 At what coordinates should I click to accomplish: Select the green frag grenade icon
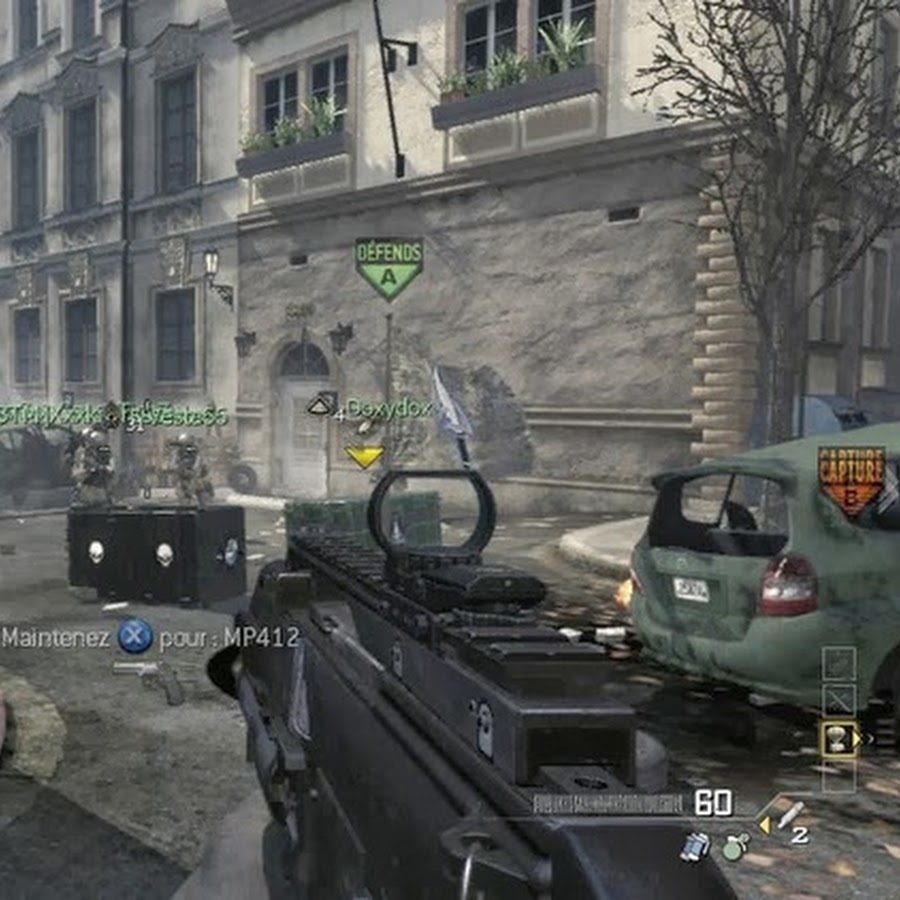(x=735, y=848)
